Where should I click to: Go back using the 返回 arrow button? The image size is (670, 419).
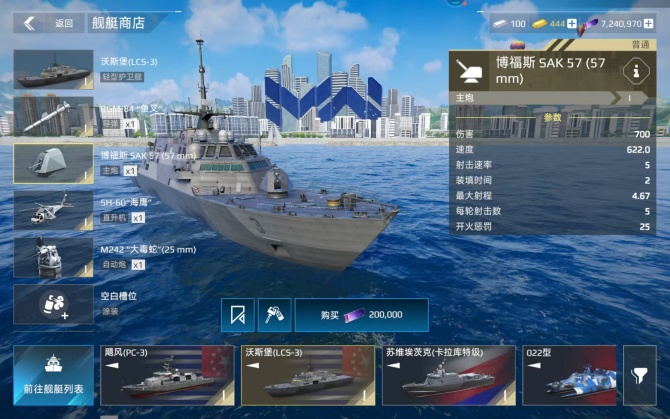pyautogui.click(x=29, y=23)
